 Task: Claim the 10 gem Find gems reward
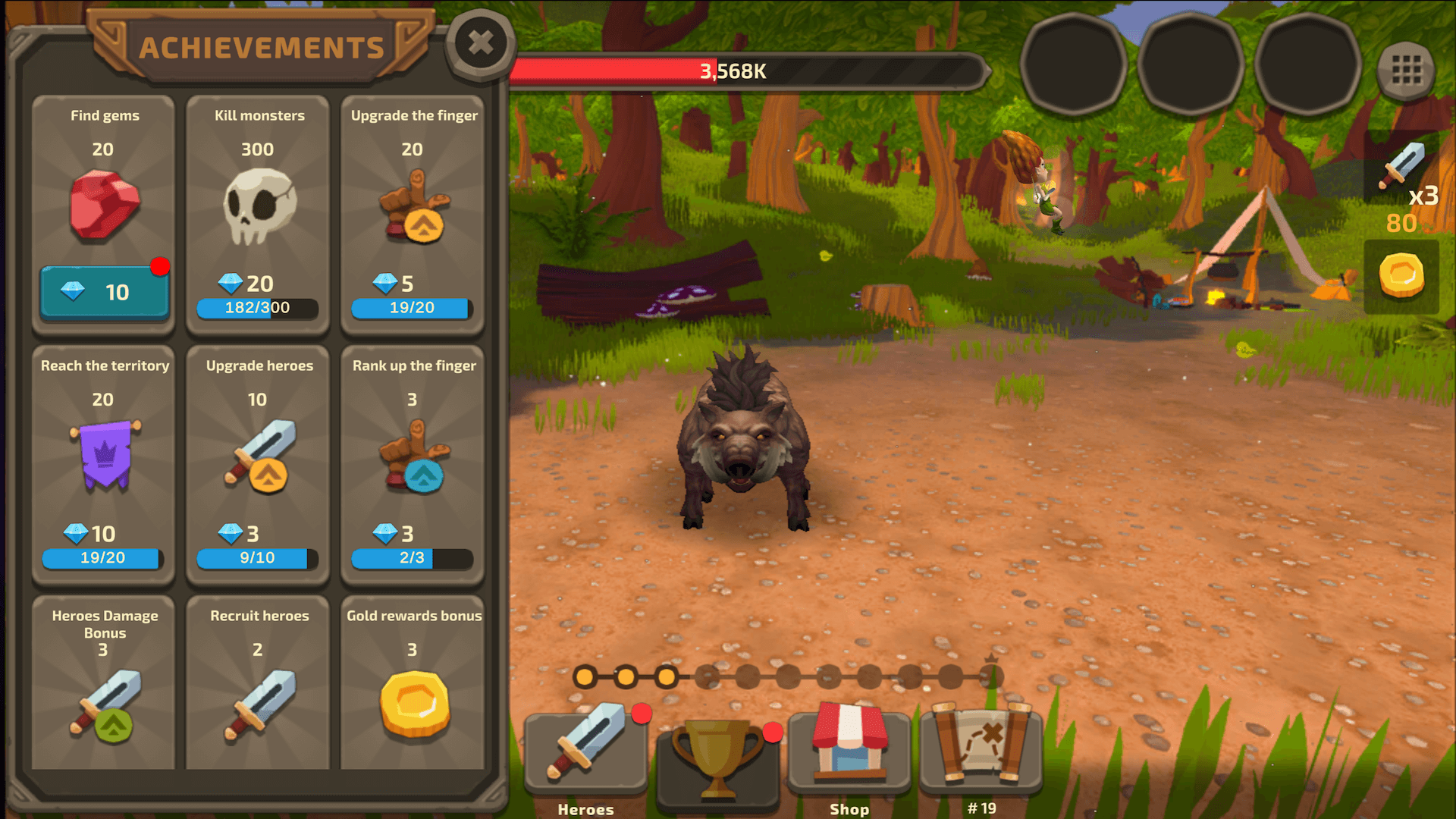[104, 291]
